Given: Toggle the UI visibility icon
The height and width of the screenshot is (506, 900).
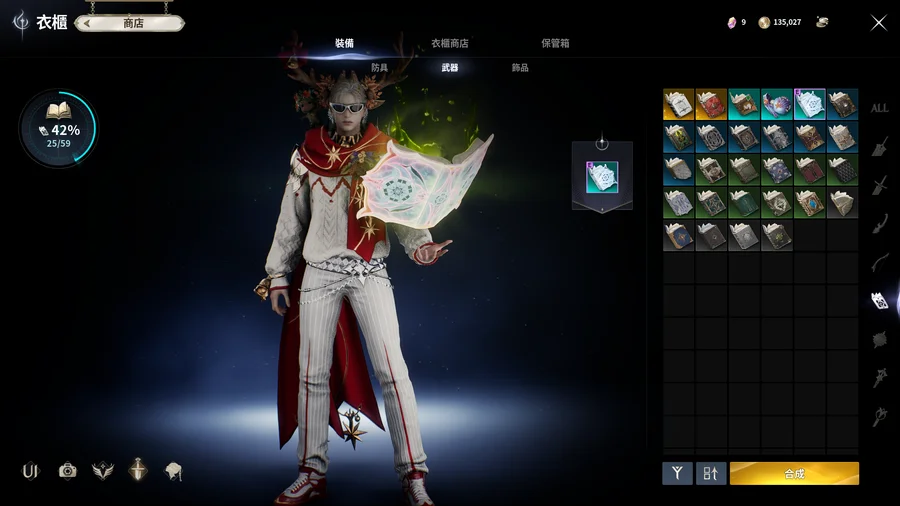Looking at the screenshot, I should (30, 471).
